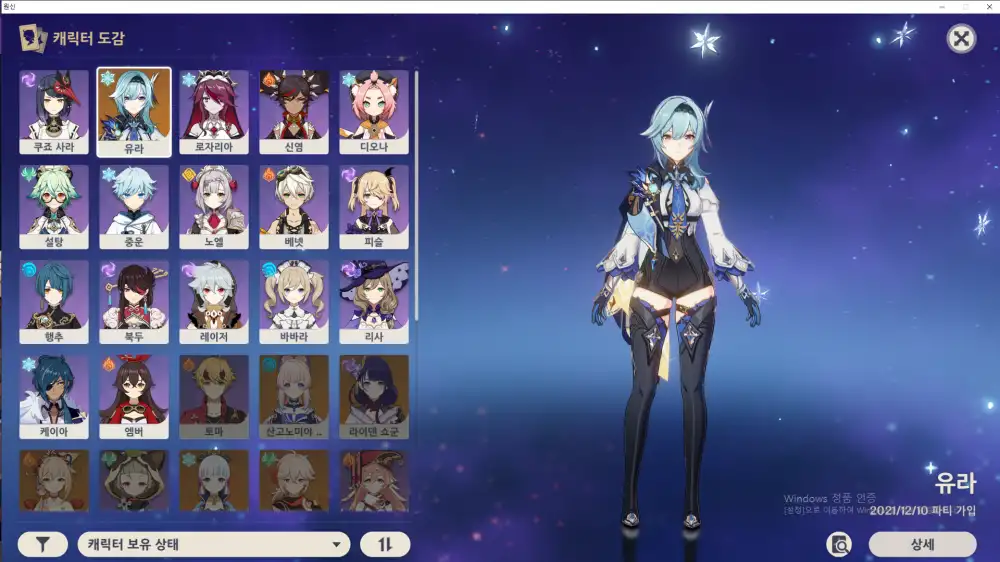
Task: Open the 설탕 character entry
Action: pyautogui.click(x=54, y=207)
